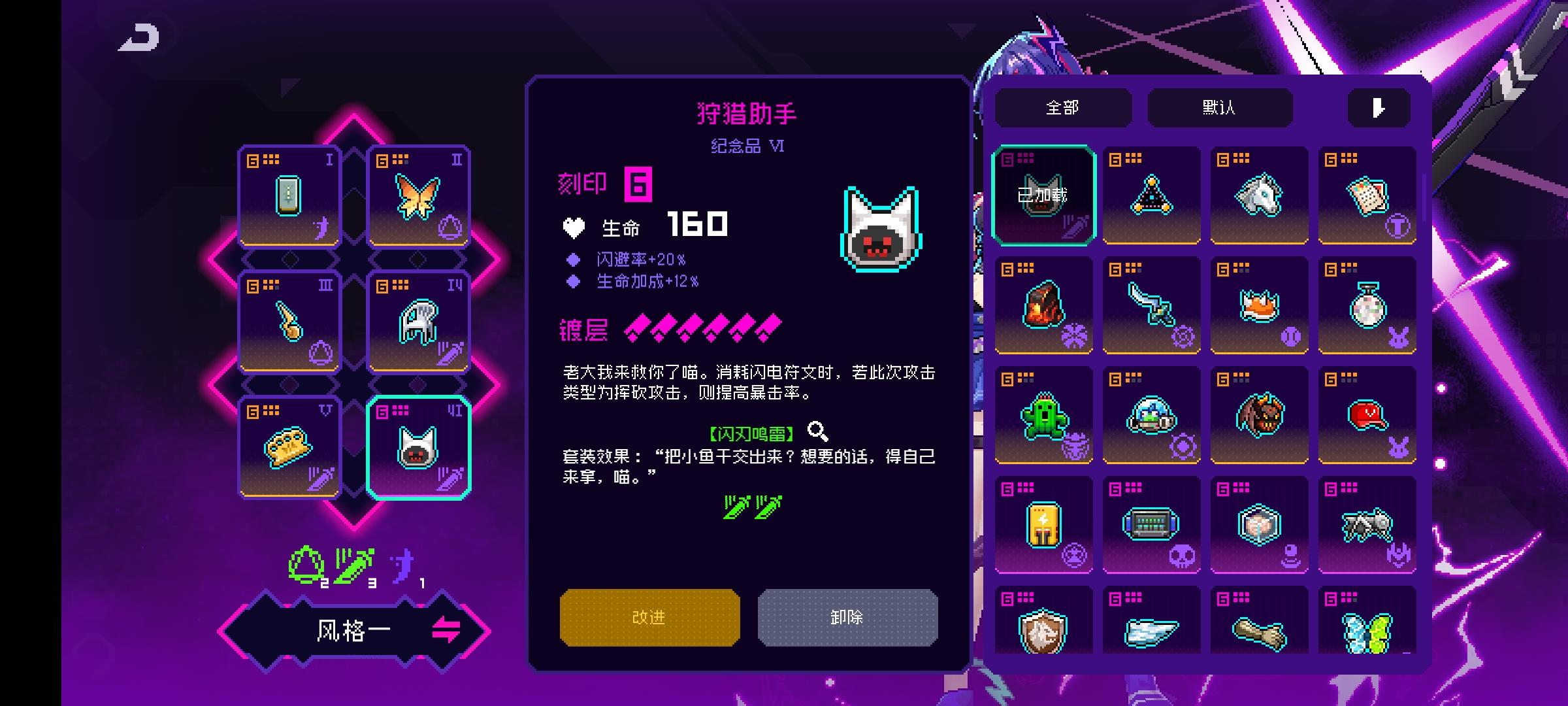Image resolution: width=1568 pixels, height=706 pixels.
Task: Select the lava rock item in the inventory
Action: pos(1044,304)
